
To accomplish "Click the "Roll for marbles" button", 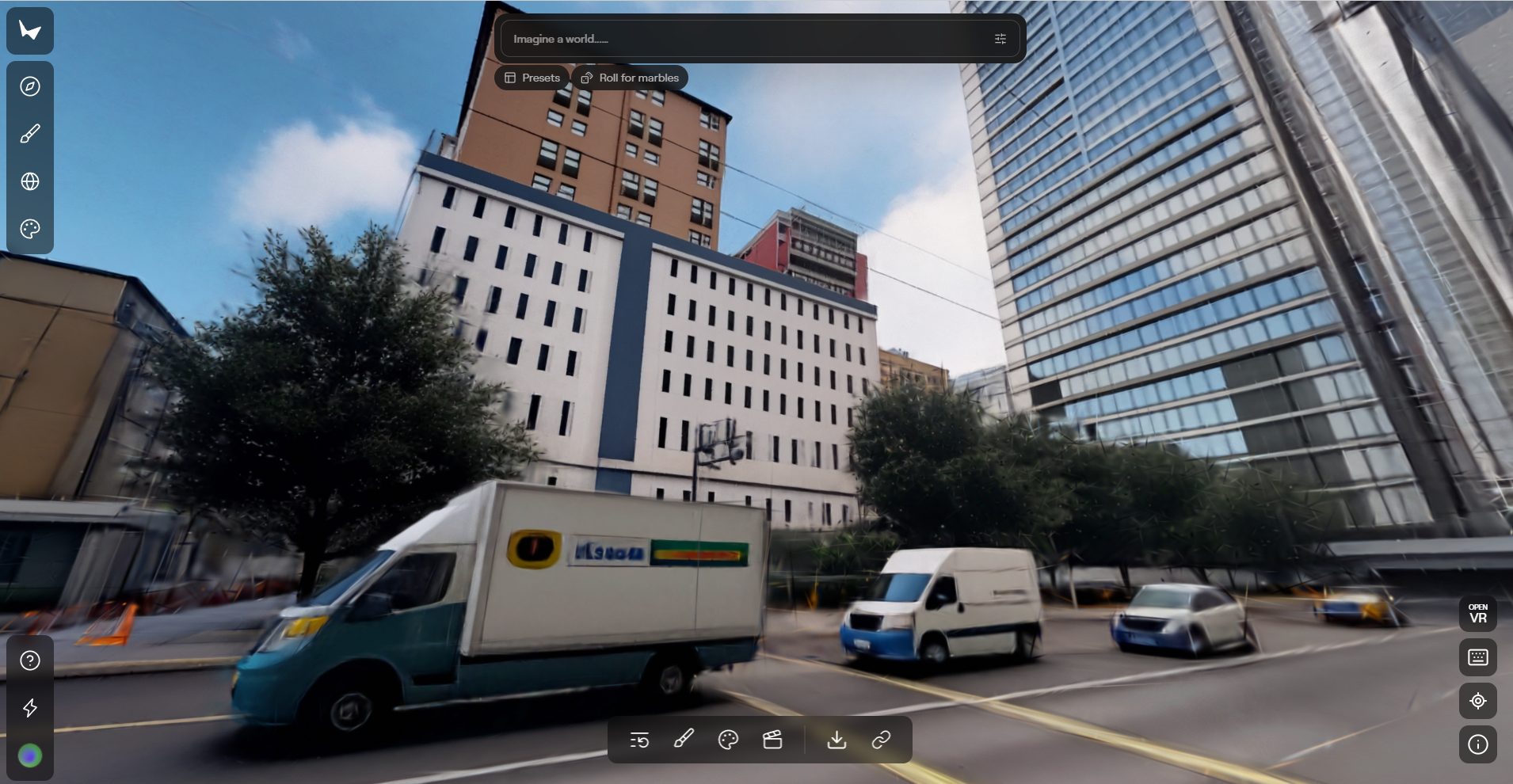I will coord(630,78).
